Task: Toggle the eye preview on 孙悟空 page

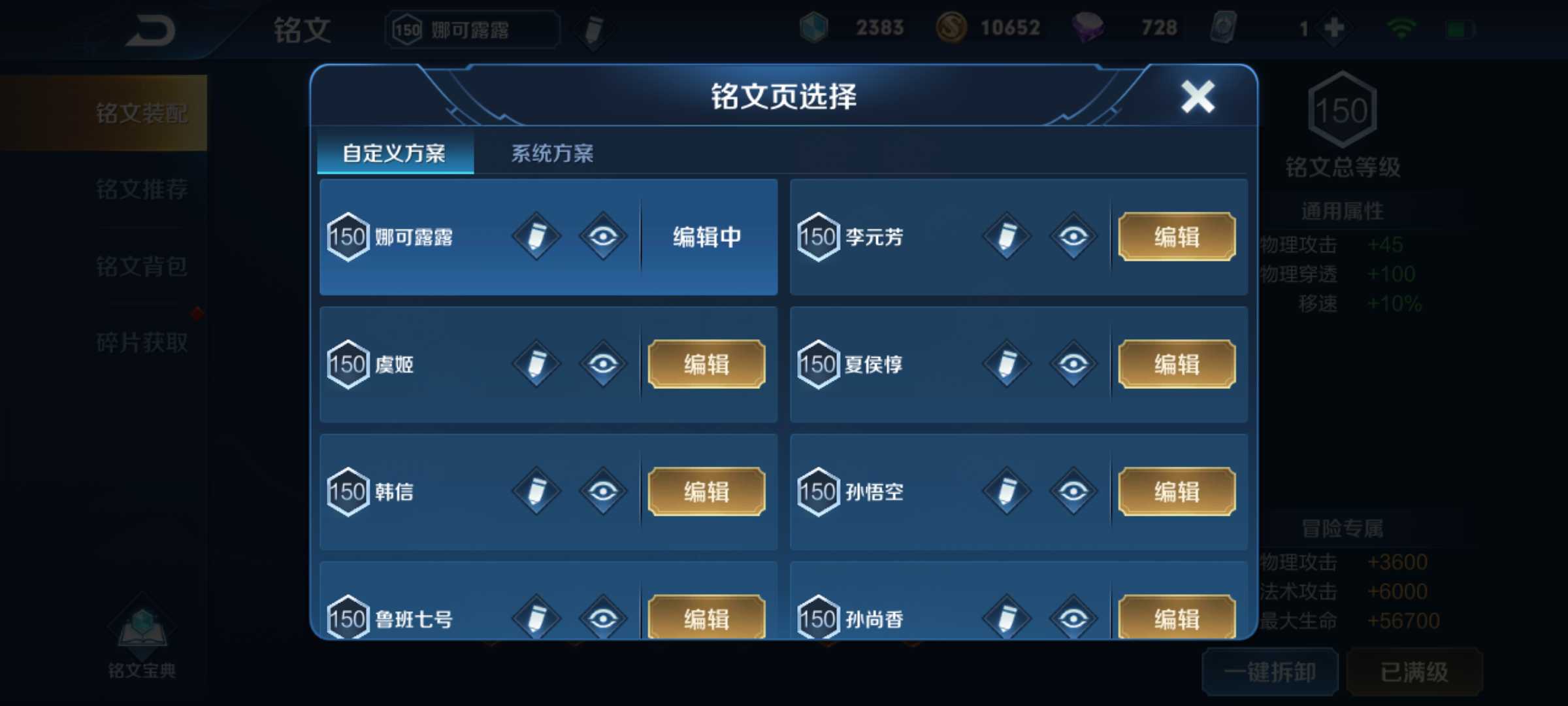Action: tap(1074, 491)
